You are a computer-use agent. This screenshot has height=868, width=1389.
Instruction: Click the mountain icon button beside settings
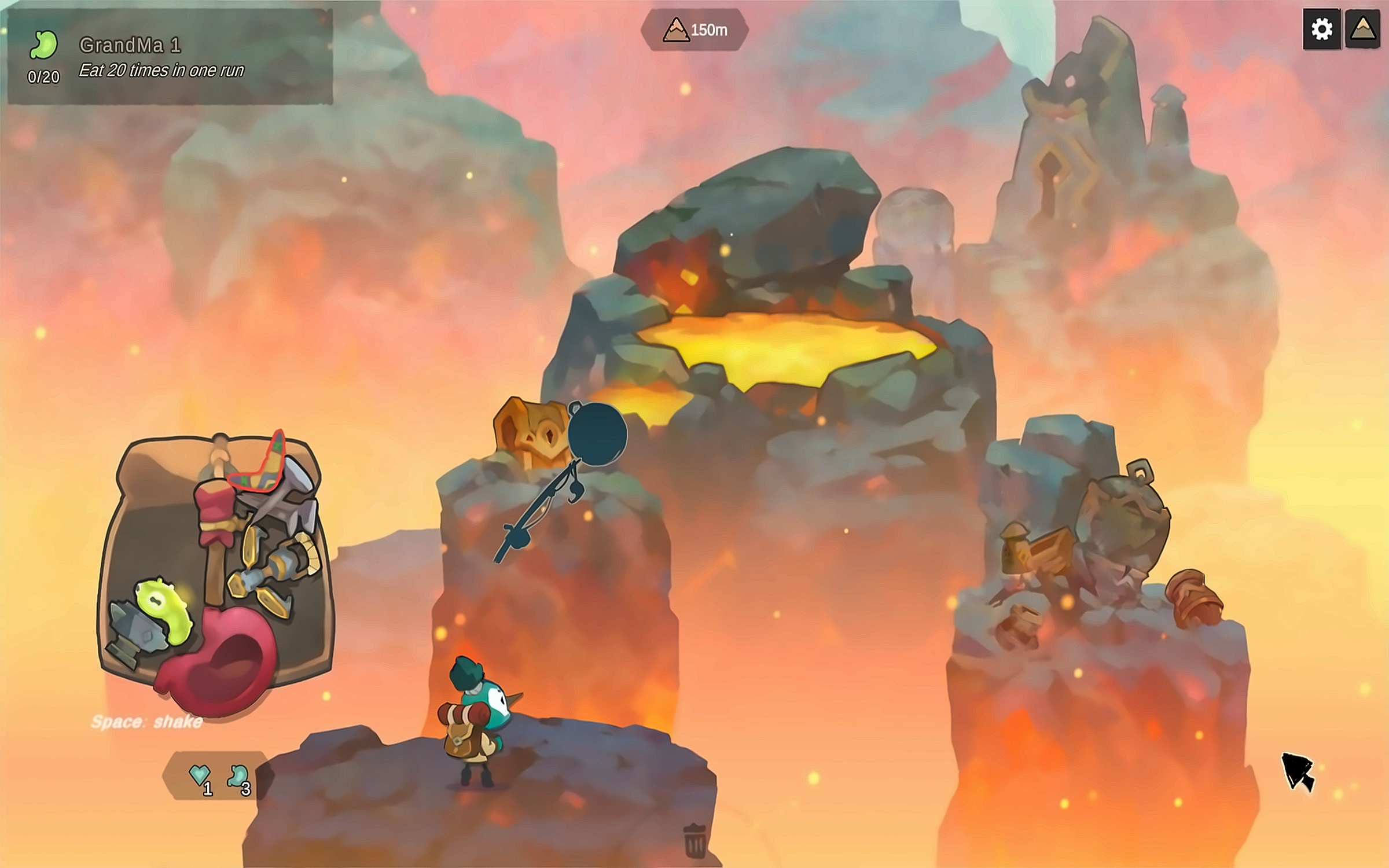coord(1363,29)
